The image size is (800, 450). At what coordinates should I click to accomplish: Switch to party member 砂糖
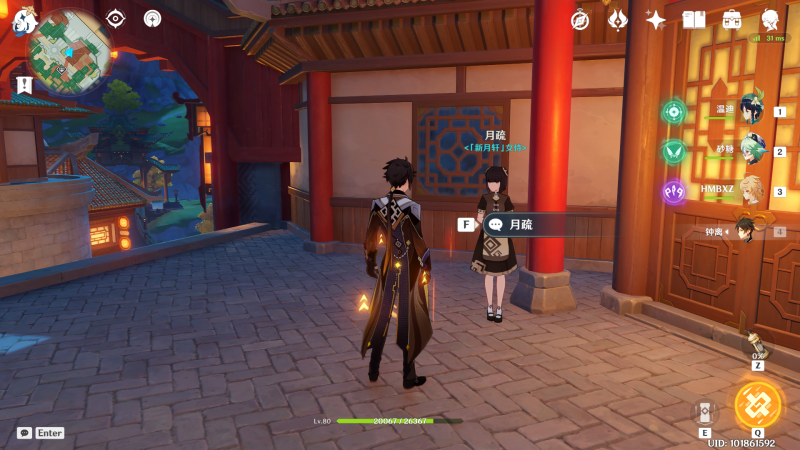click(751, 150)
